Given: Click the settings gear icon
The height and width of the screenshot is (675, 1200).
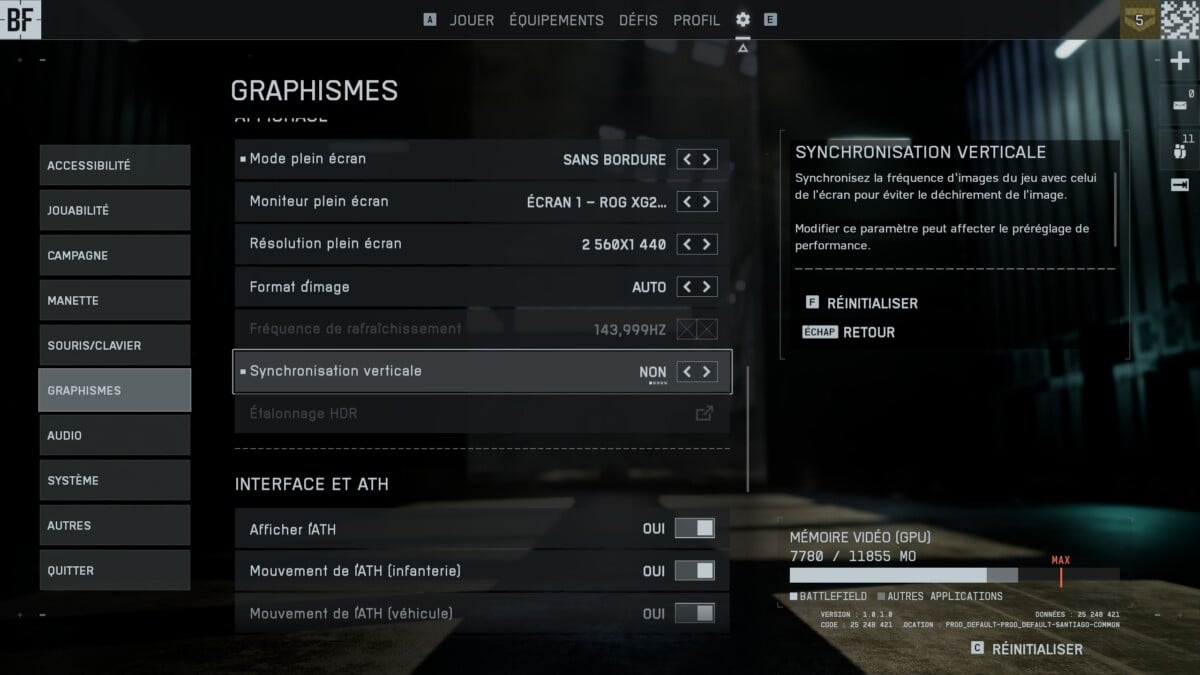Looking at the screenshot, I should tap(742, 20).
